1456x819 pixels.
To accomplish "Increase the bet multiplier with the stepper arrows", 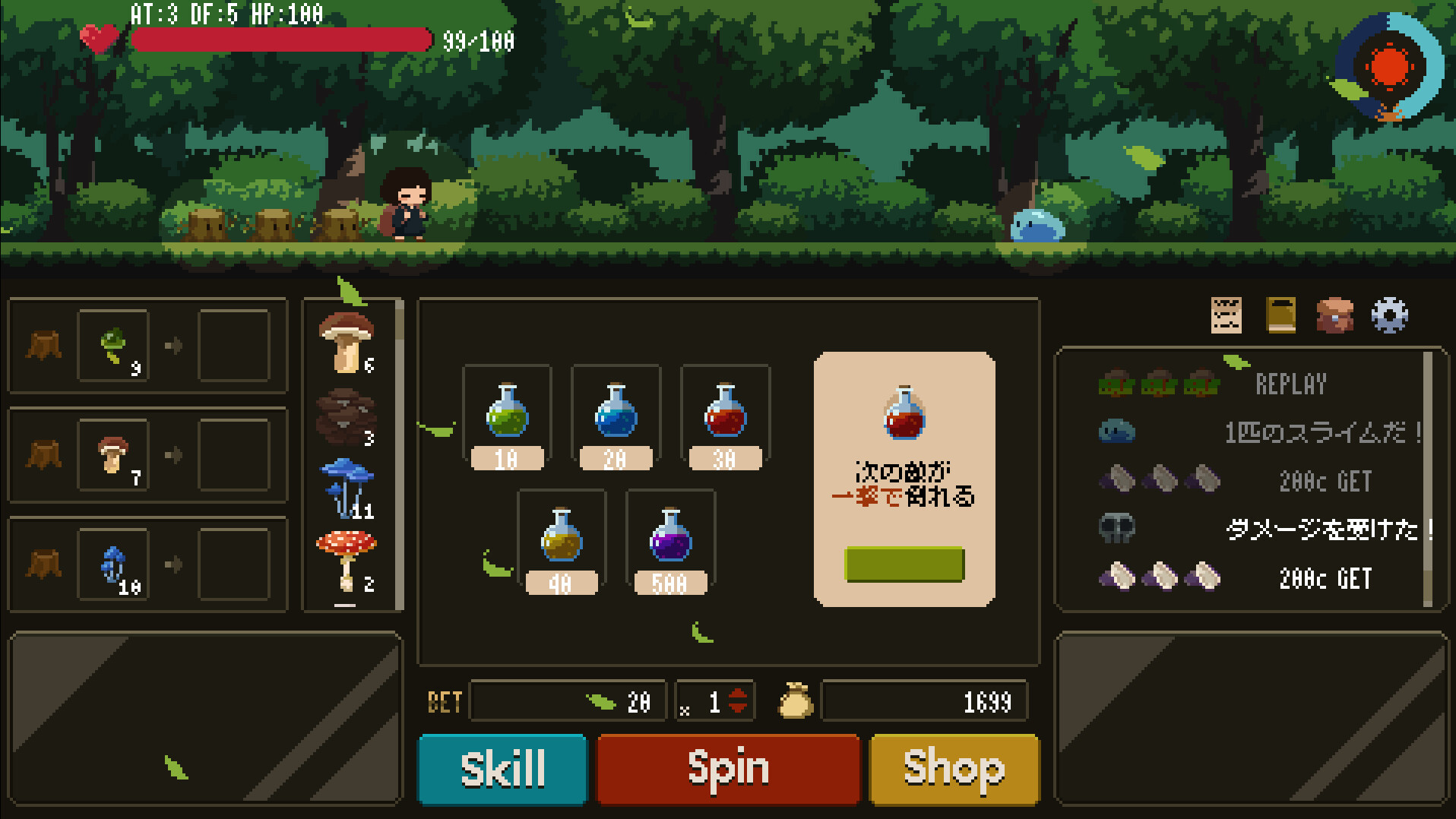I will (x=736, y=700).
